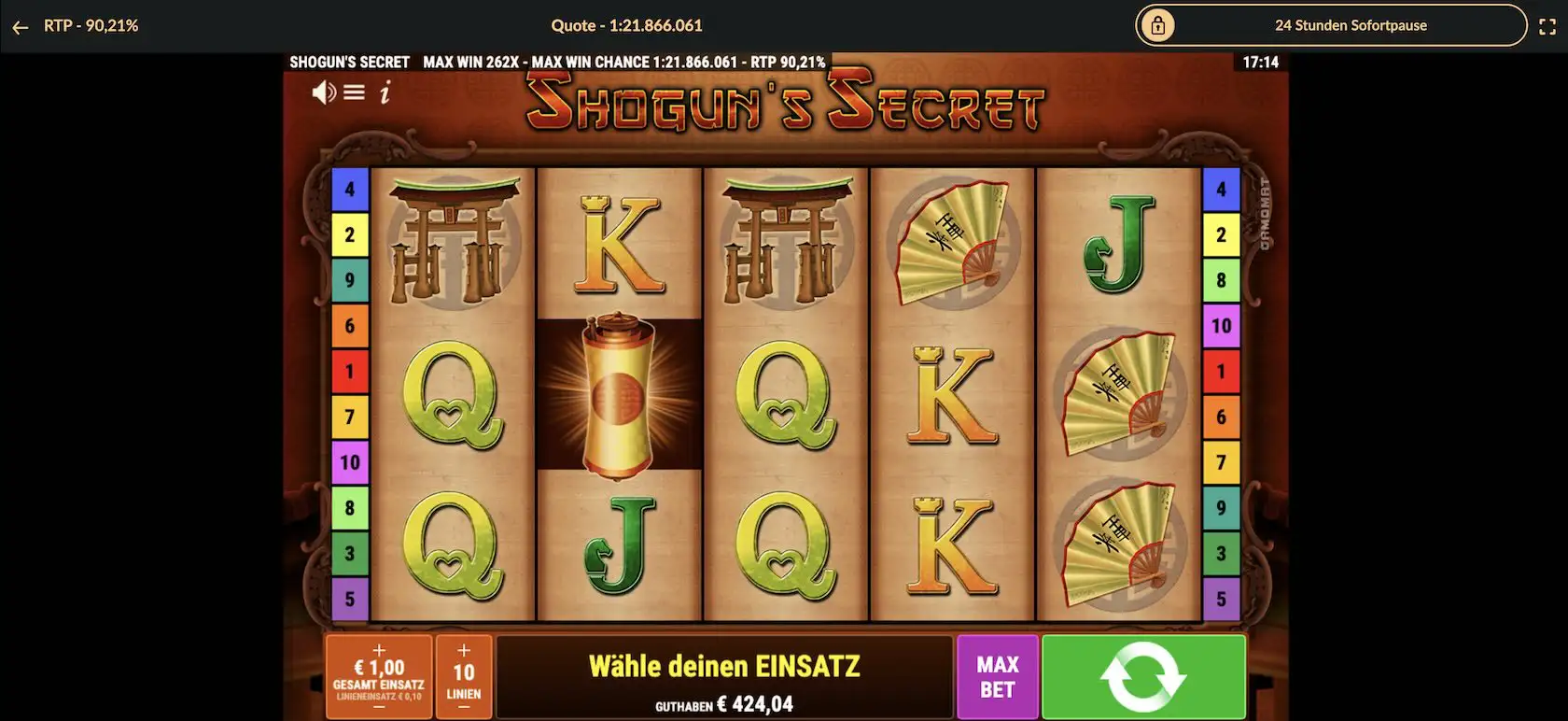Mute the game sound with the speaker icon
Image resolution: width=1568 pixels, height=721 pixels.
pyautogui.click(x=324, y=92)
